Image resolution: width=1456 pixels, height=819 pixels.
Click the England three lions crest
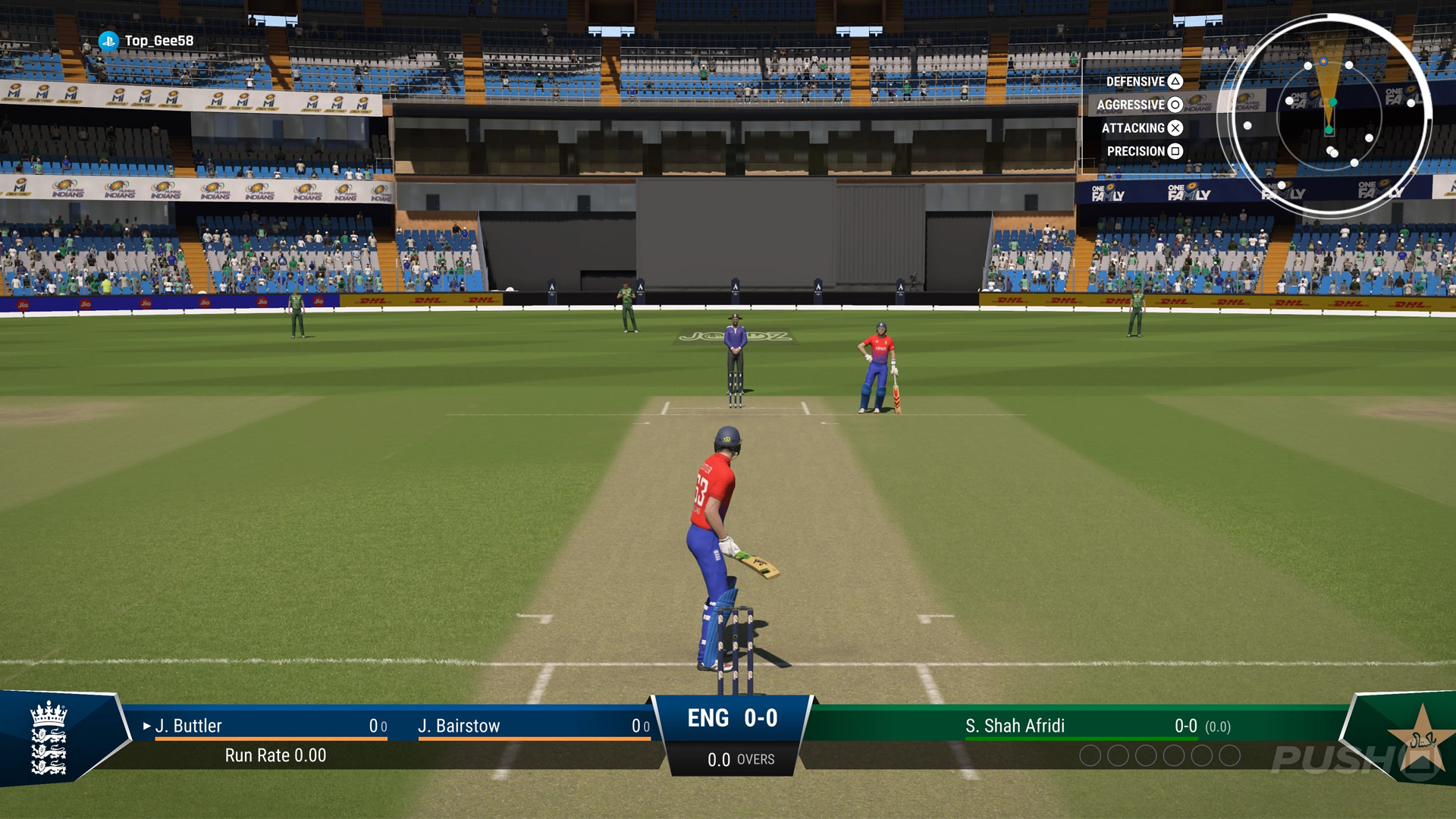pyautogui.click(x=49, y=738)
